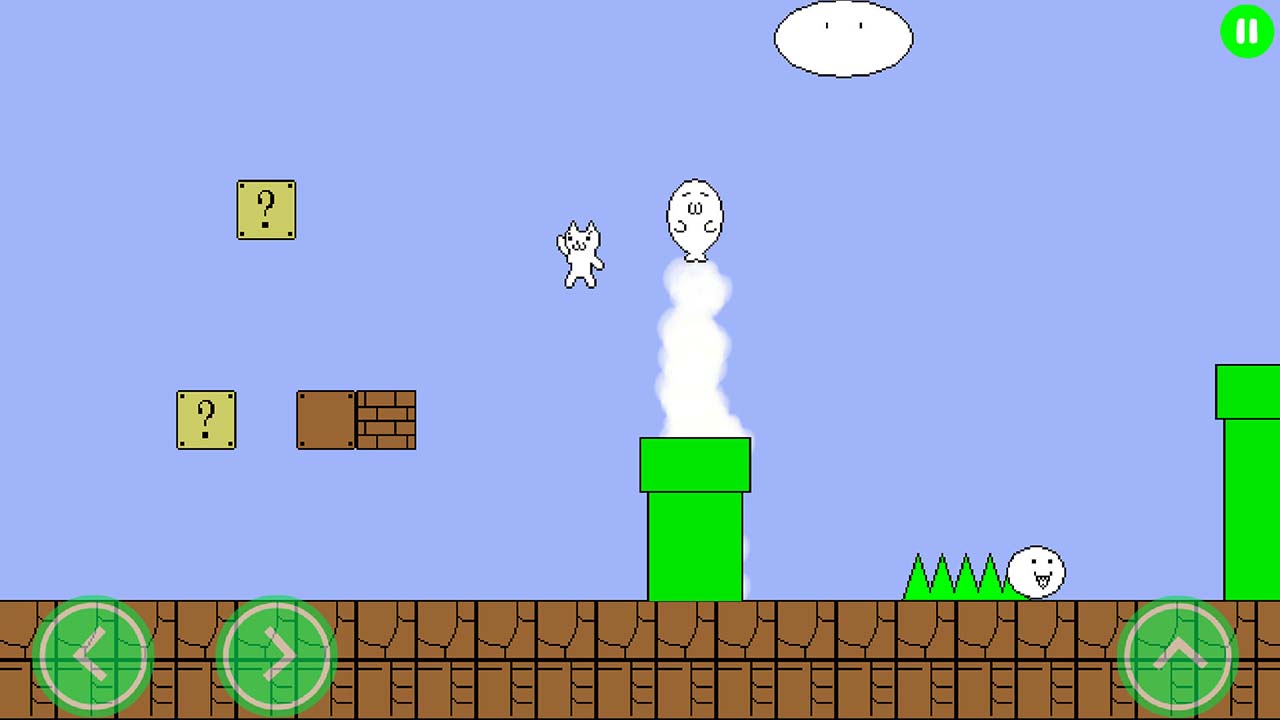This screenshot has width=1280, height=720.
Task: Click the lower question block
Action: (x=206, y=420)
